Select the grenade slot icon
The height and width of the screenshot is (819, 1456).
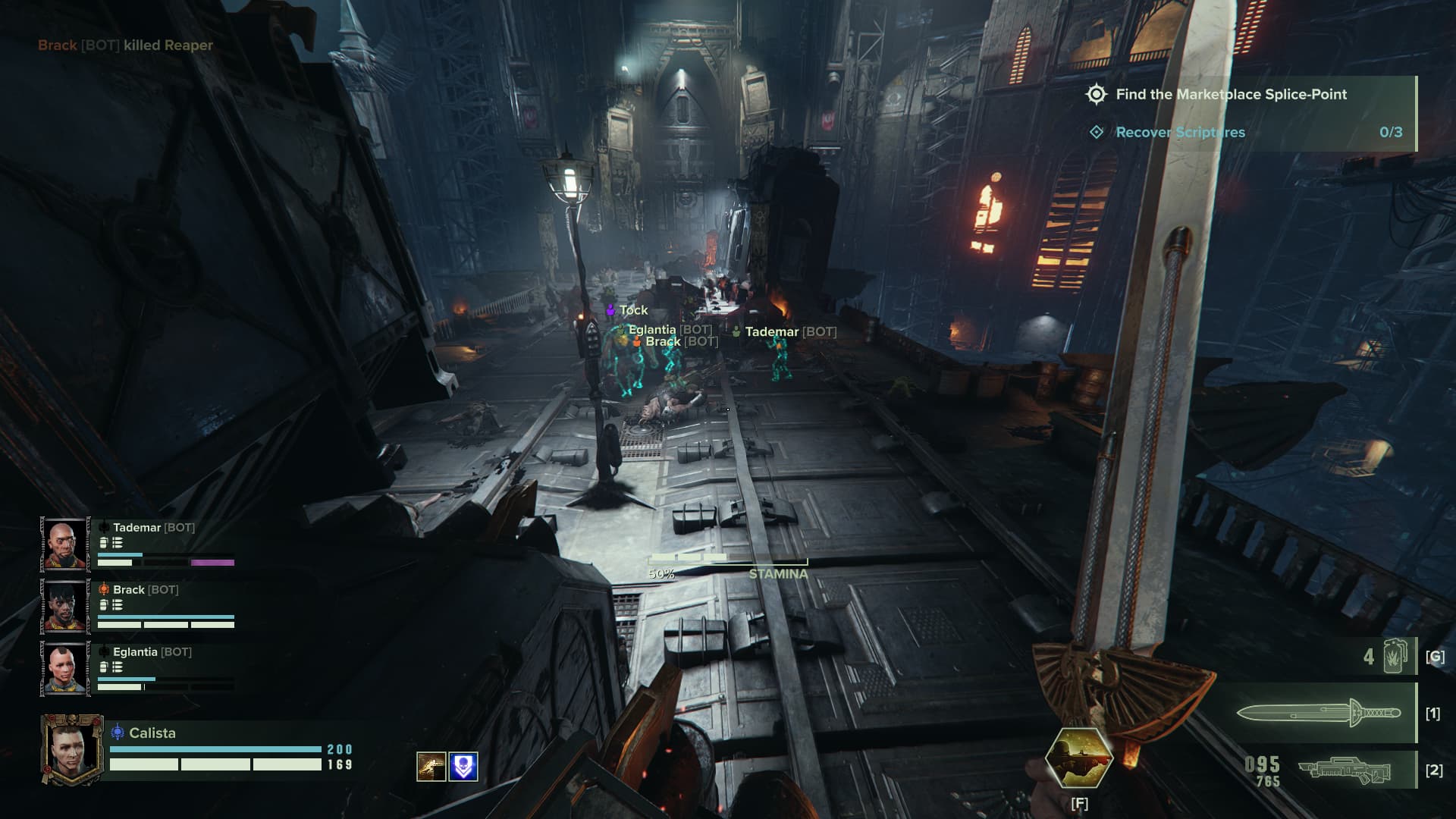tap(1394, 656)
